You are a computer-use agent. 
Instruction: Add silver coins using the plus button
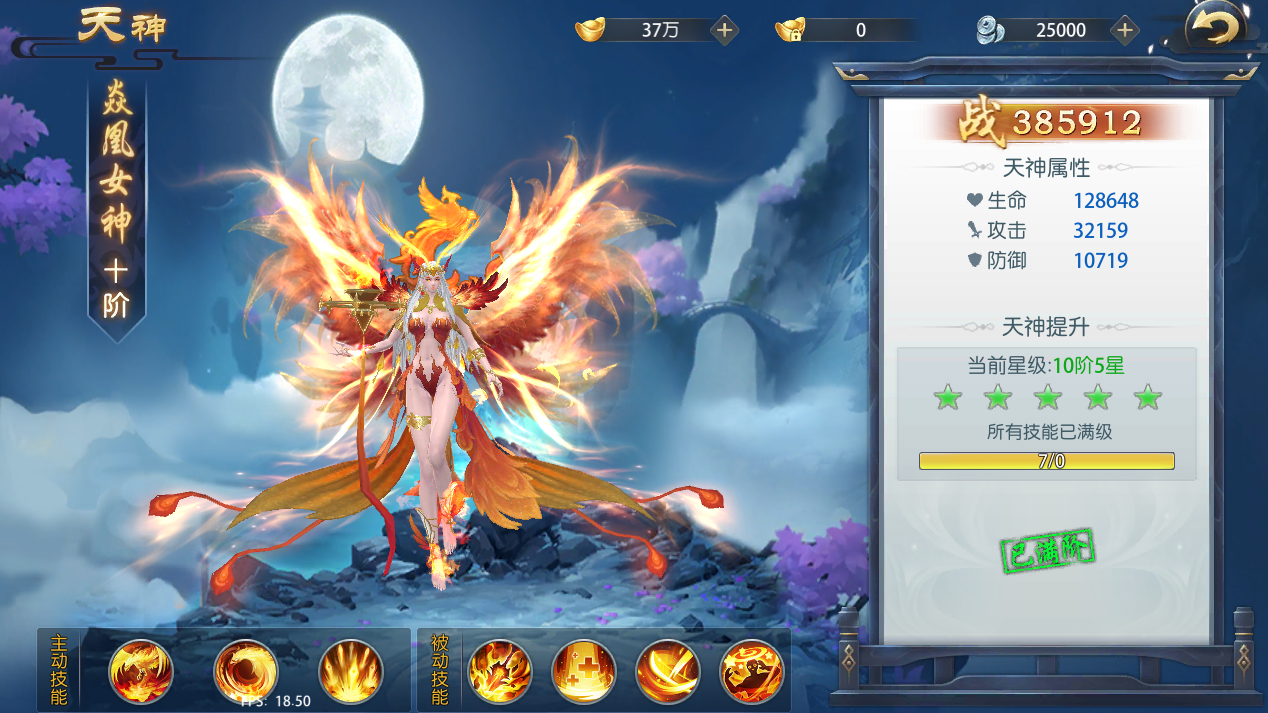tap(1125, 30)
